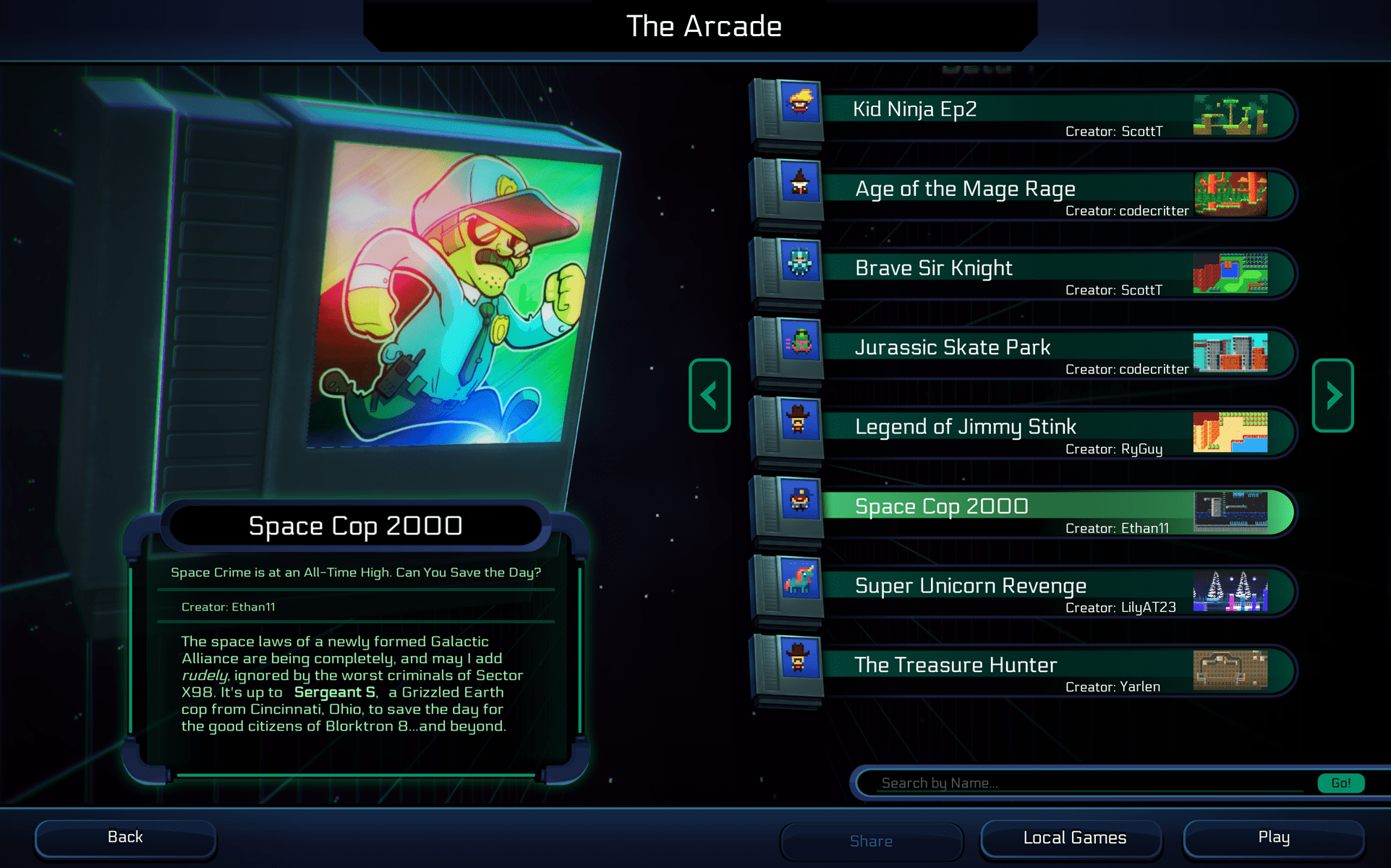
Task: Pick Jurassic Skate Park game
Action: click(1013, 352)
